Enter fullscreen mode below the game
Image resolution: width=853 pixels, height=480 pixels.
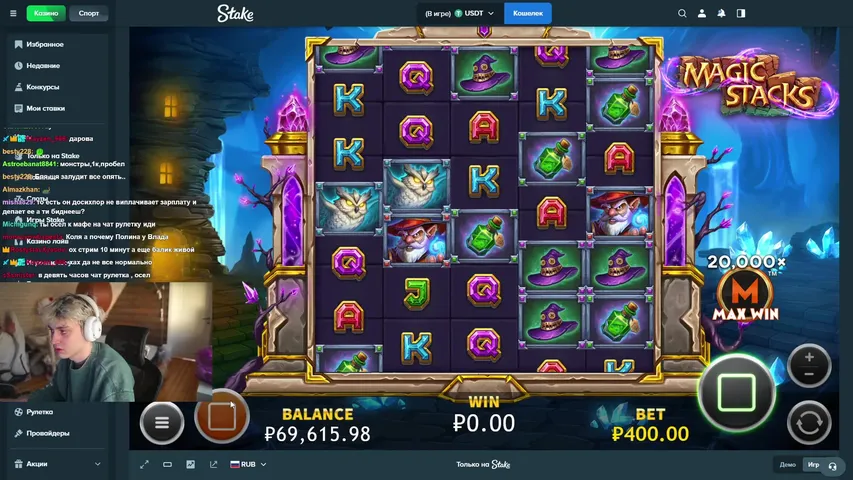[x=144, y=464]
